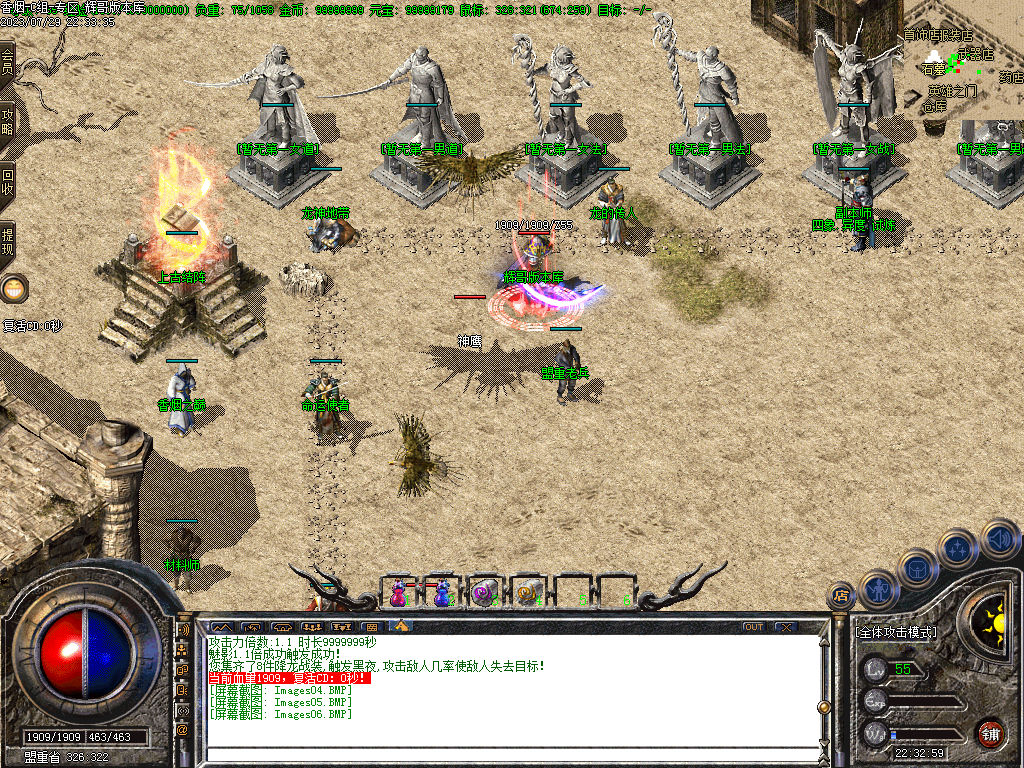The width and height of the screenshot is (1024, 768).
Task: Toggle sound with the speaker button
Action: point(999,539)
